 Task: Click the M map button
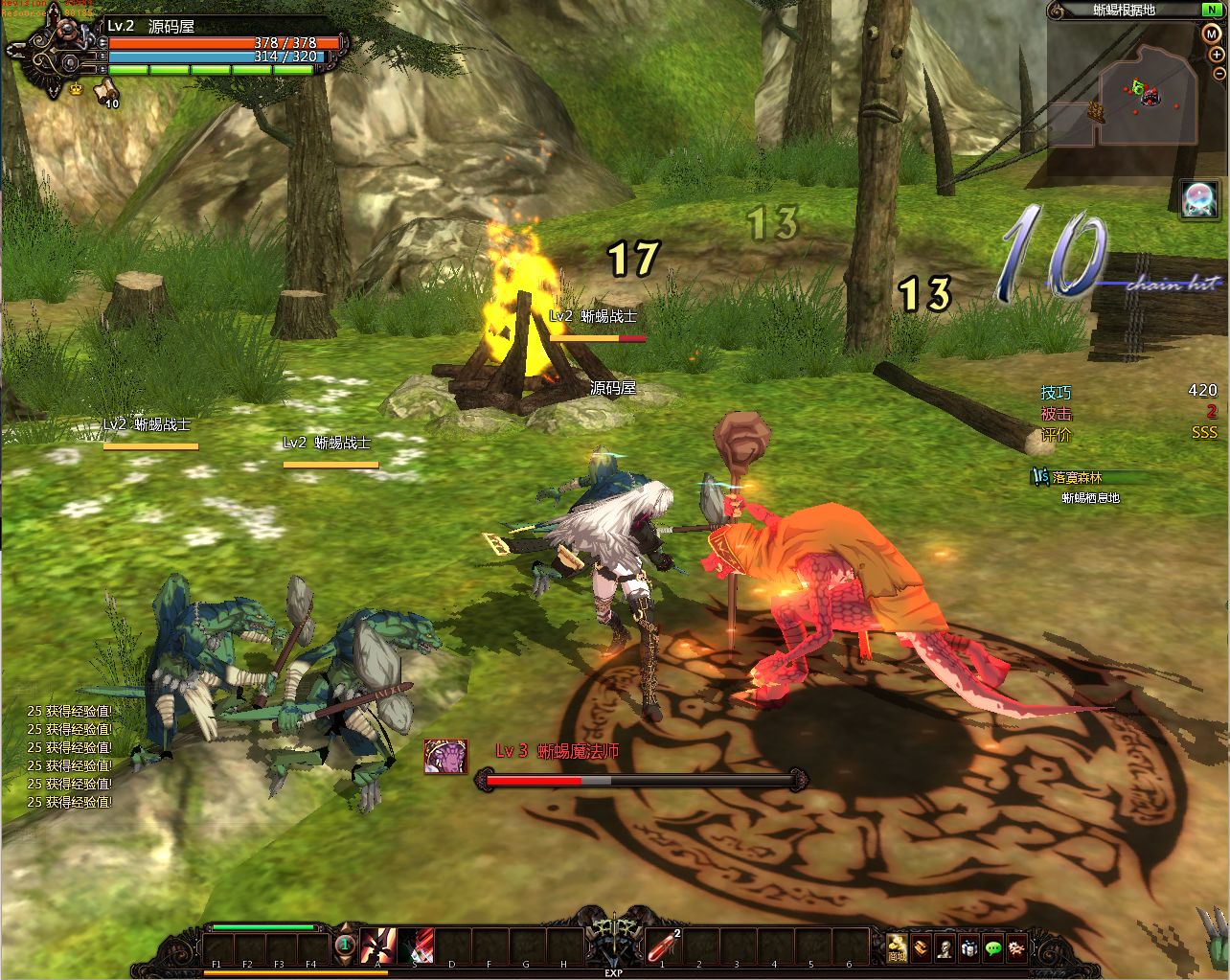coord(1211,33)
